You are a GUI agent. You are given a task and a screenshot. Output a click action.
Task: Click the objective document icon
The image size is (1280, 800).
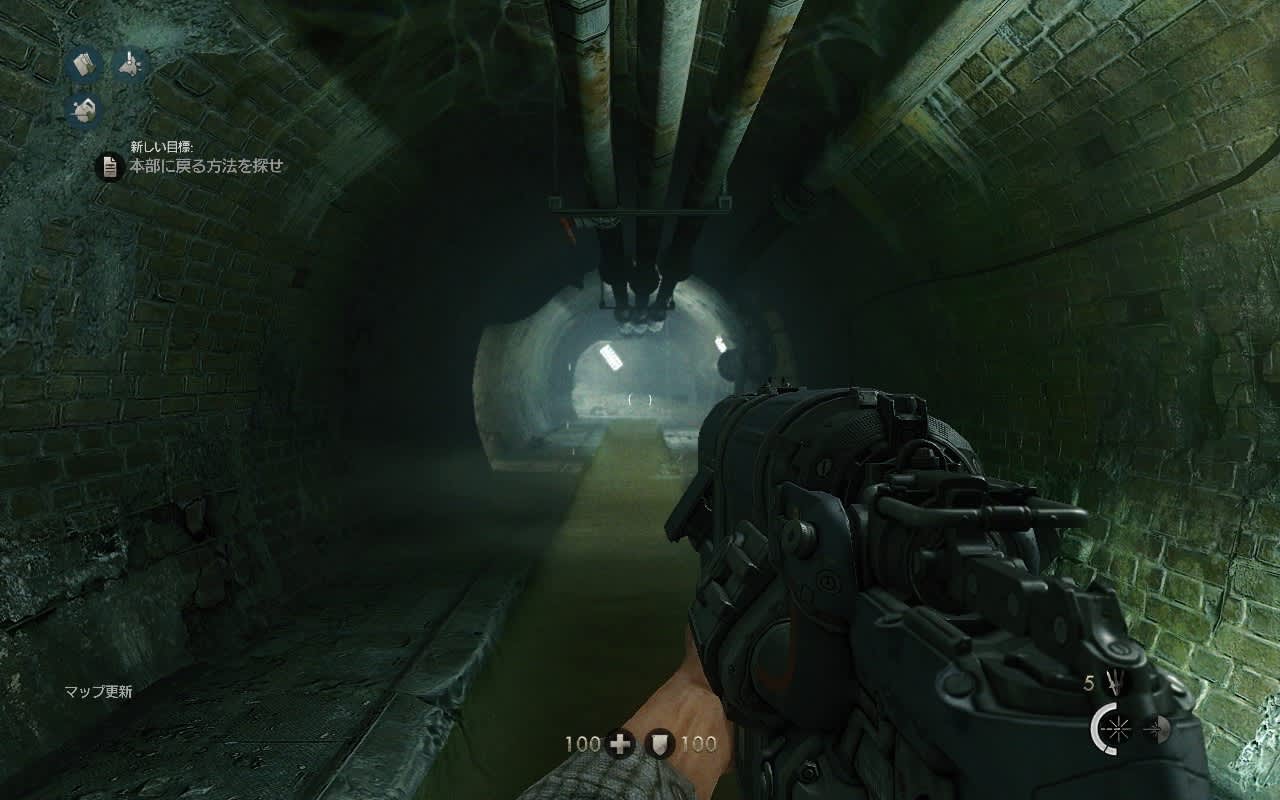110,168
